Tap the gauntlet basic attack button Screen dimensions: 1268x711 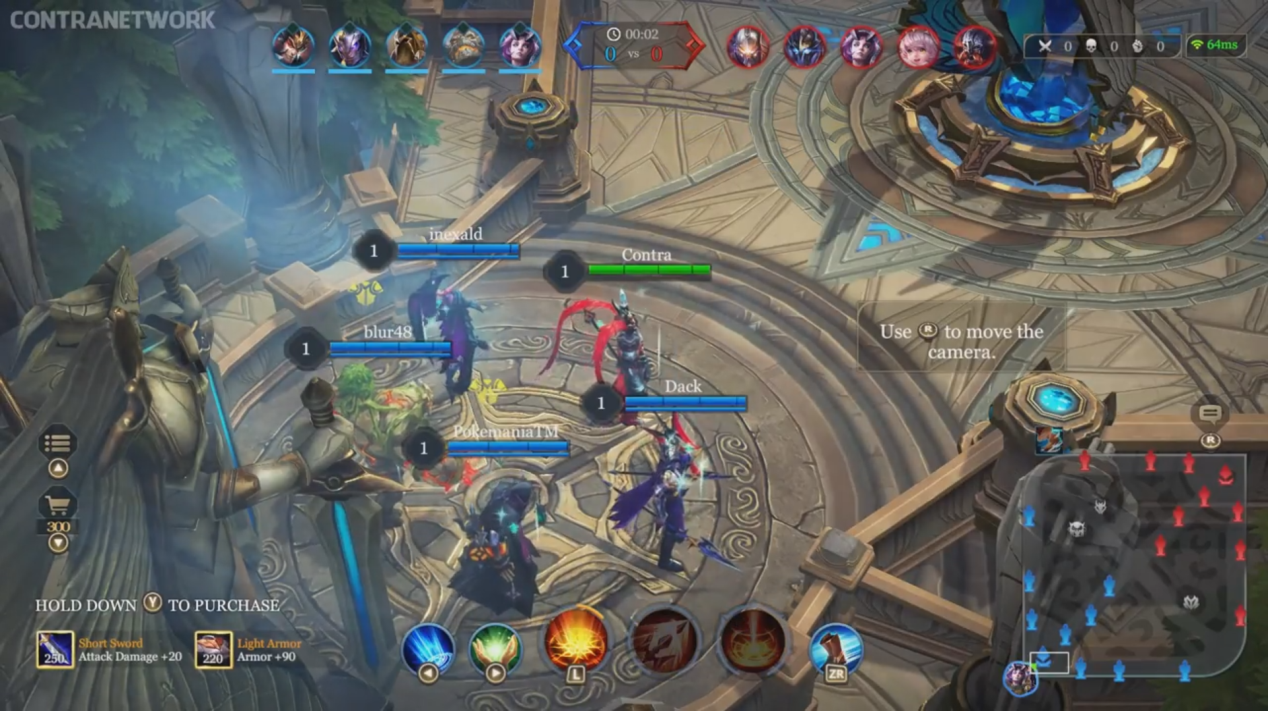836,648
